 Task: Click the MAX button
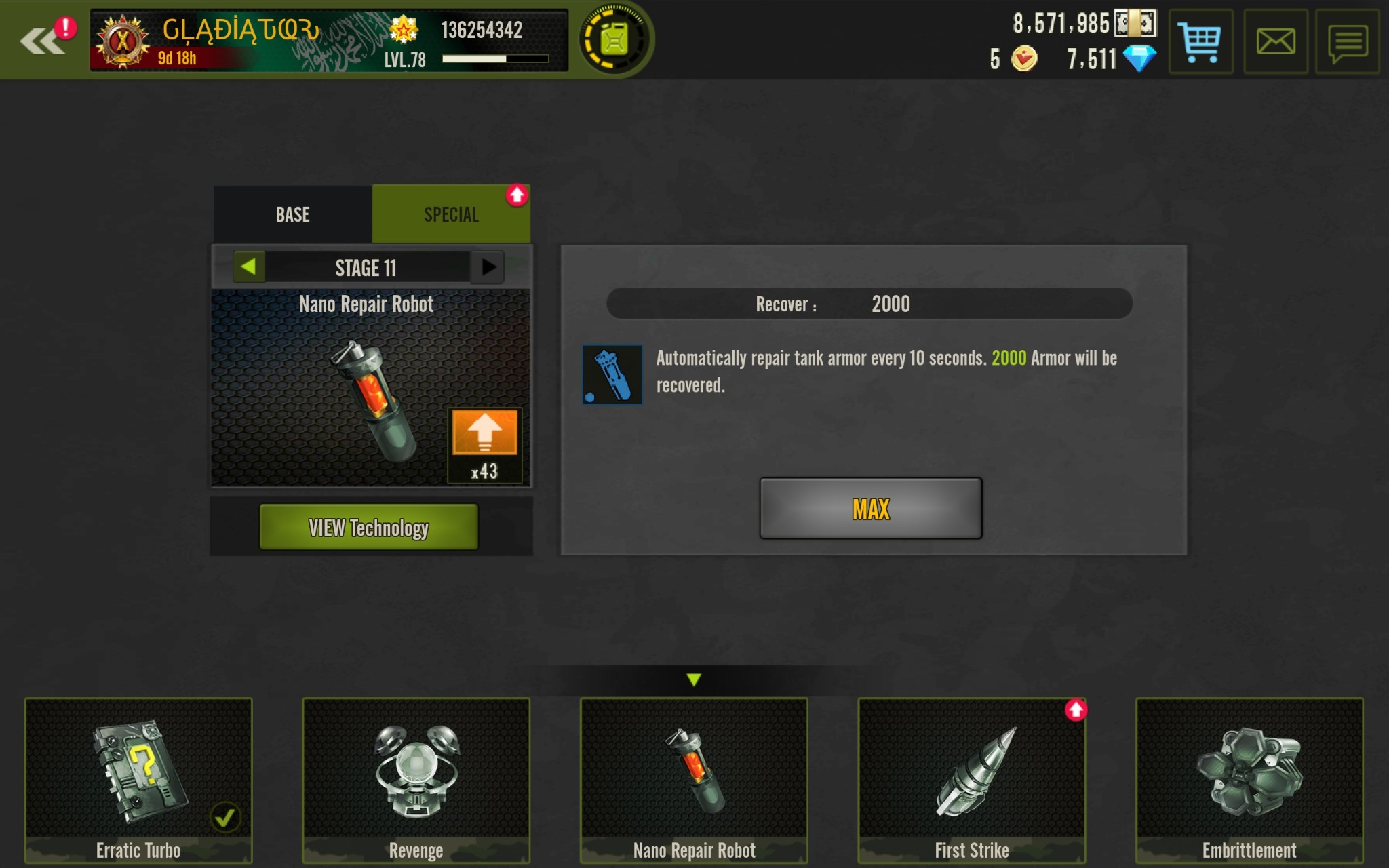[871, 509]
